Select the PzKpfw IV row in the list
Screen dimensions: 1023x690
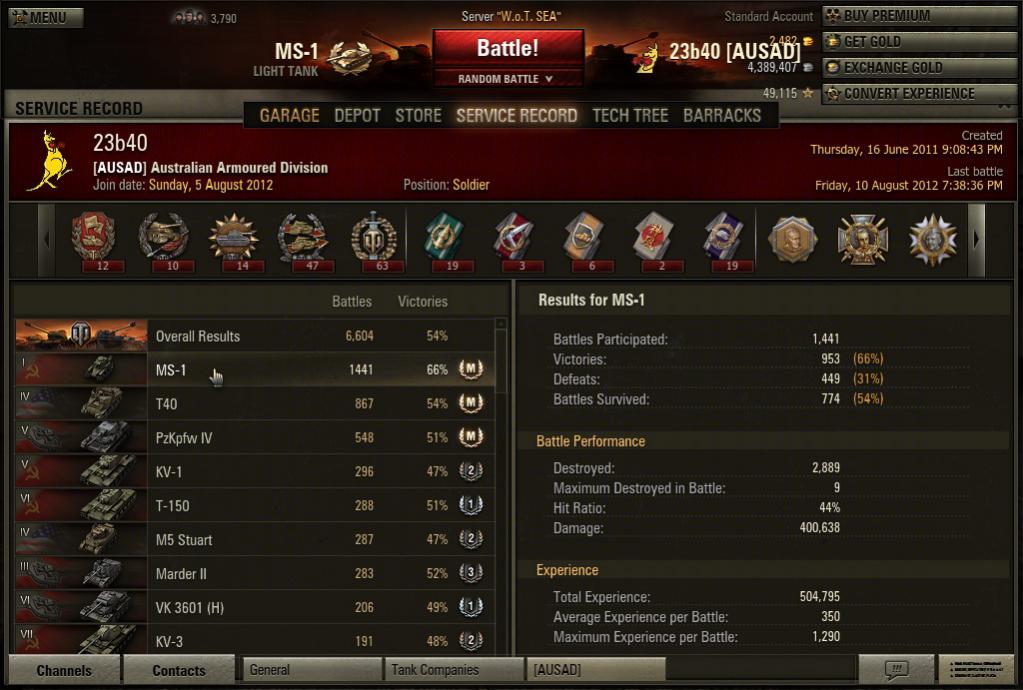(x=255, y=438)
